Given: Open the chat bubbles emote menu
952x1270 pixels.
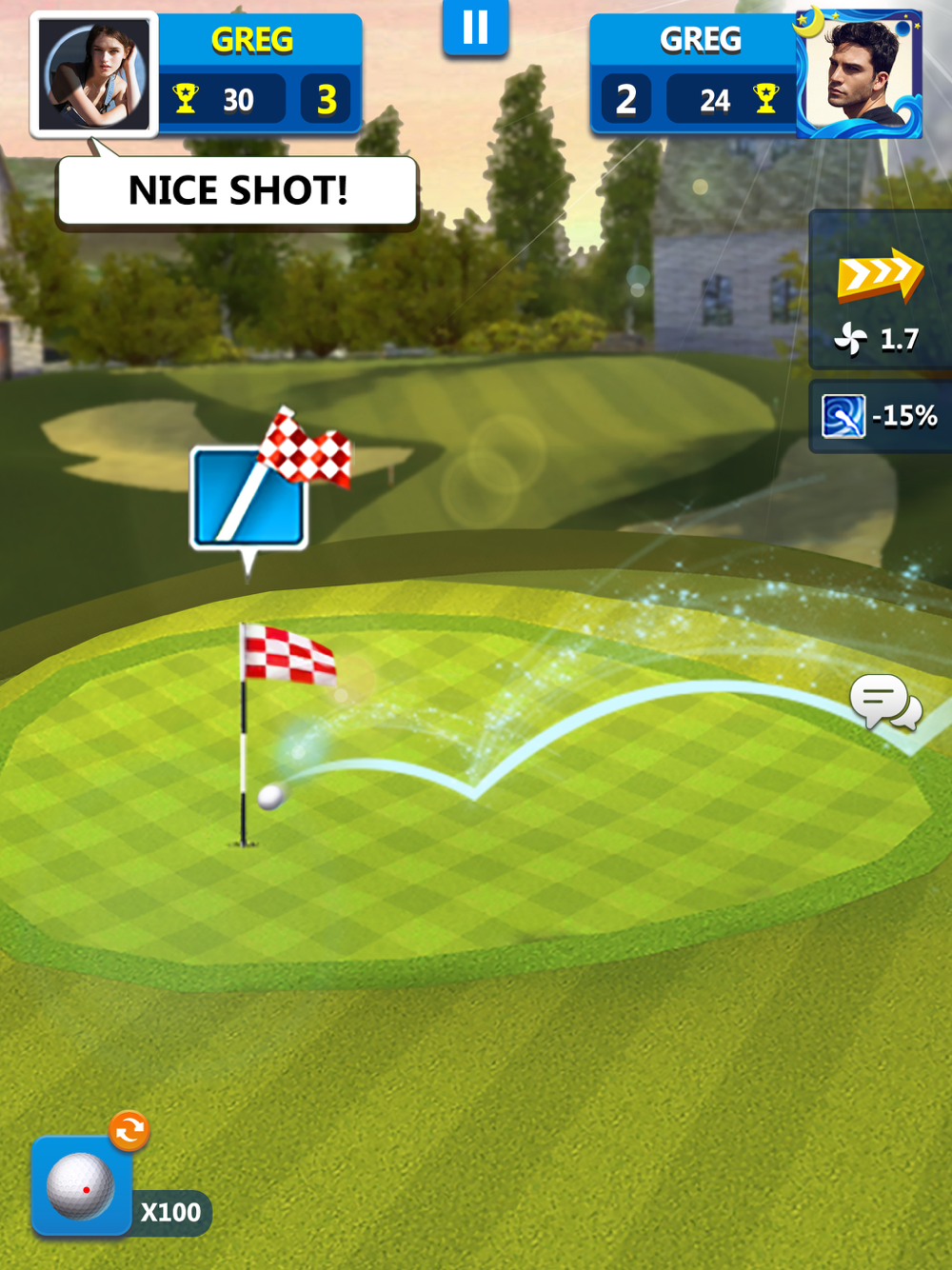Looking at the screenshot, I should click(885, 704).
